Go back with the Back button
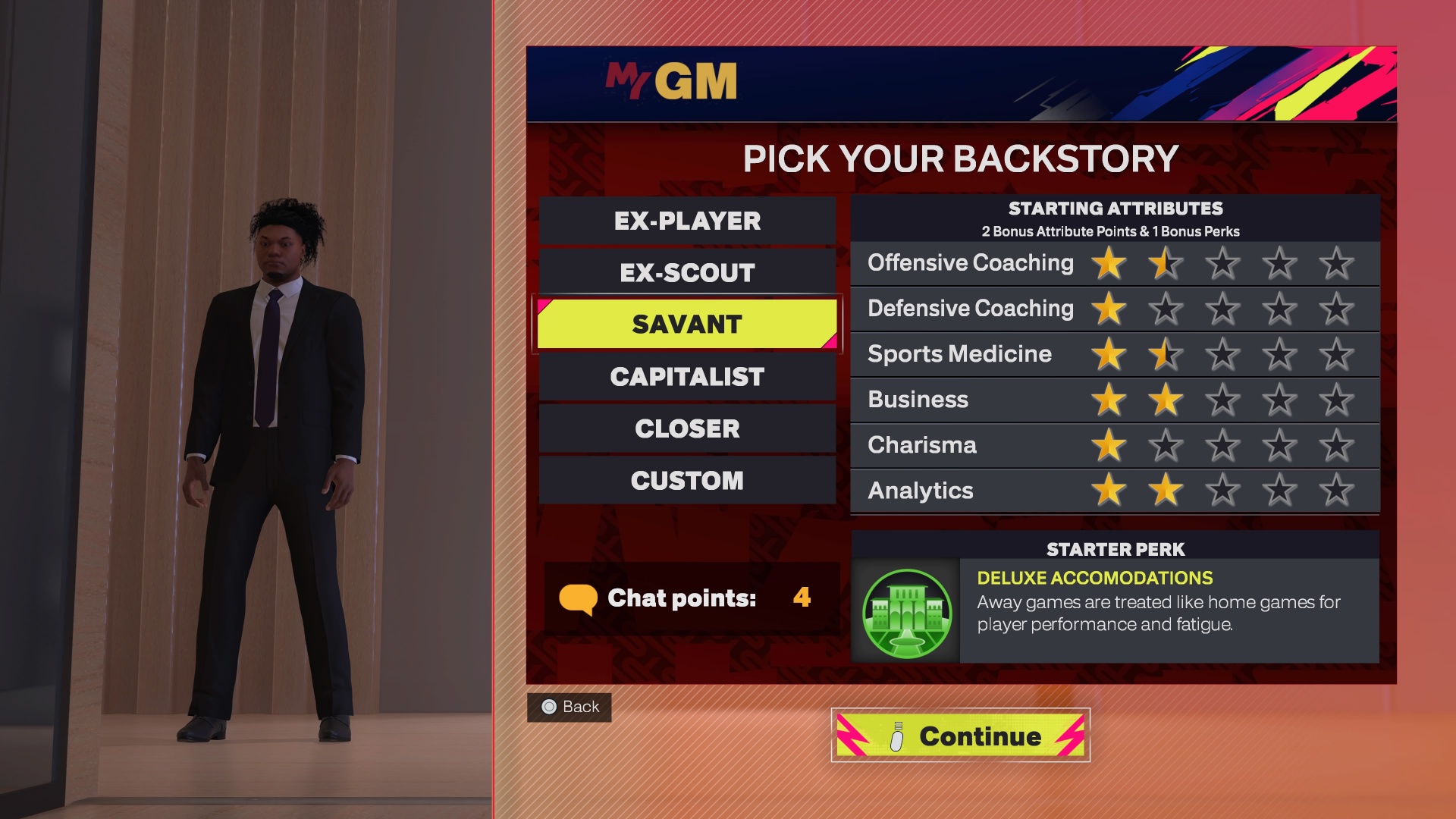1456x819 pixels. point(570,707)
